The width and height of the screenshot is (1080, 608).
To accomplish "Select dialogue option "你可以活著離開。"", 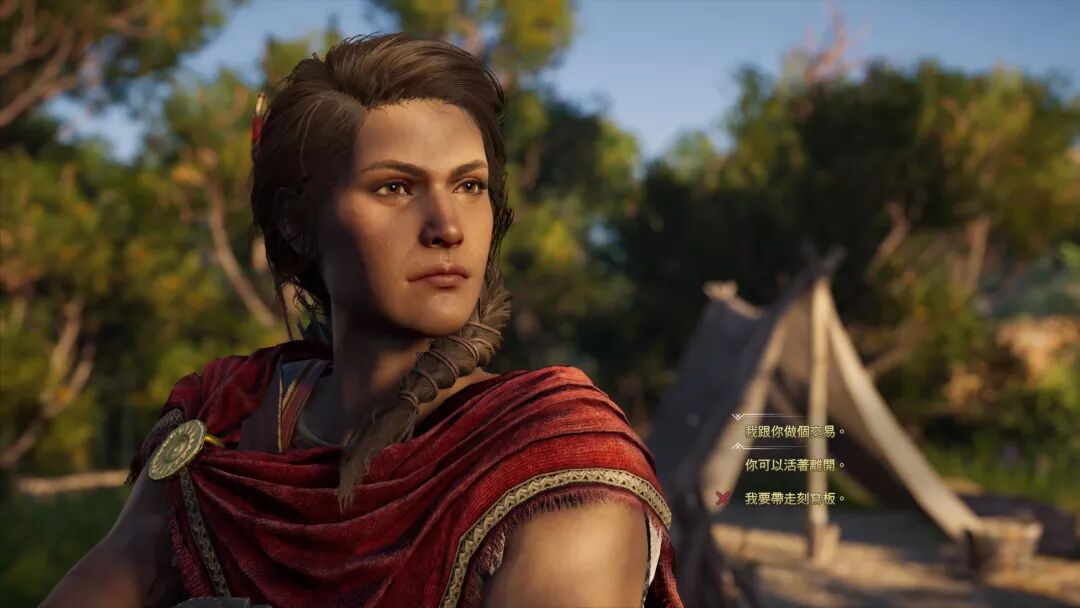I will click(x=794, y=465).
